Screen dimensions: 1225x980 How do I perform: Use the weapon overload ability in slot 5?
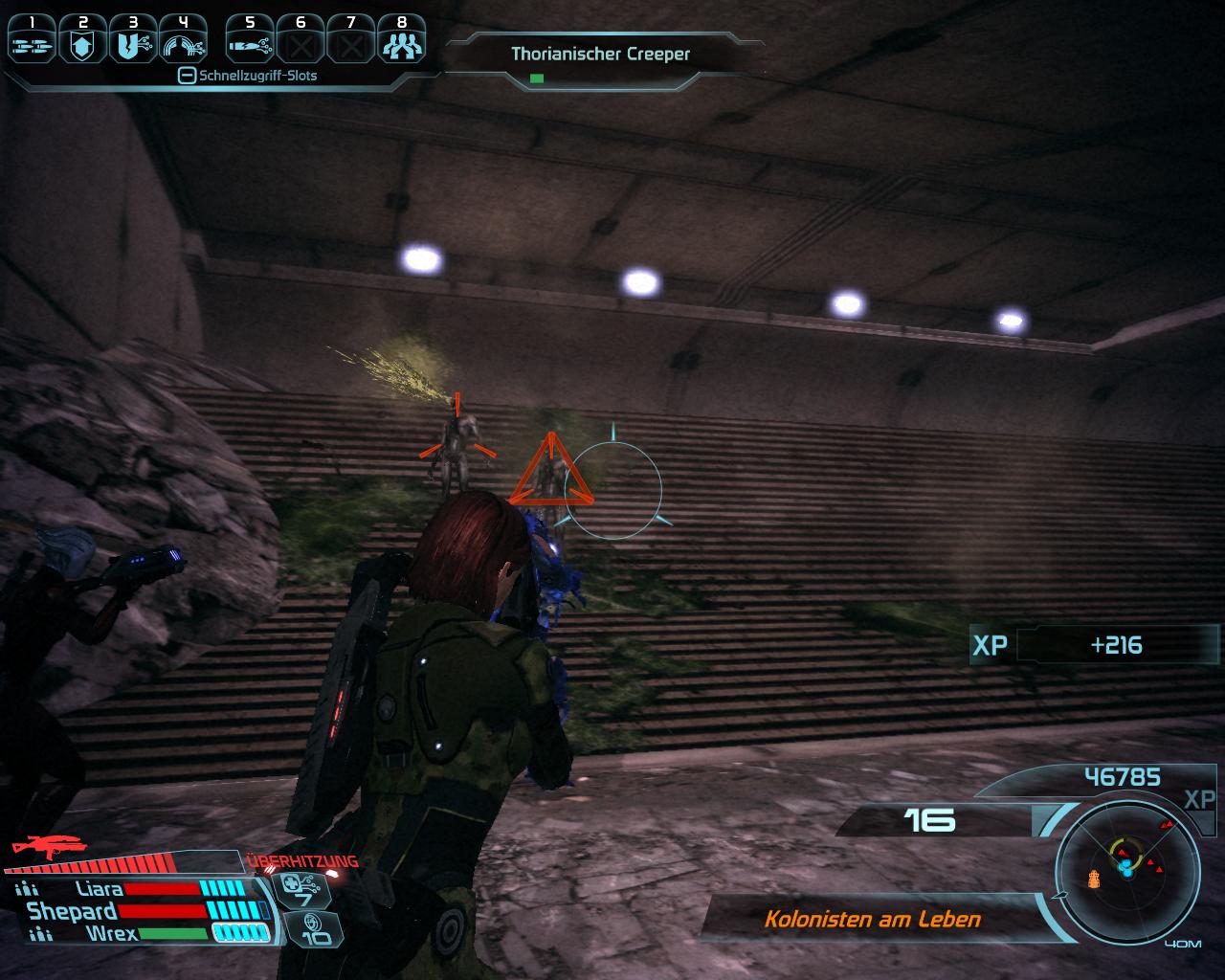(250, 43)
